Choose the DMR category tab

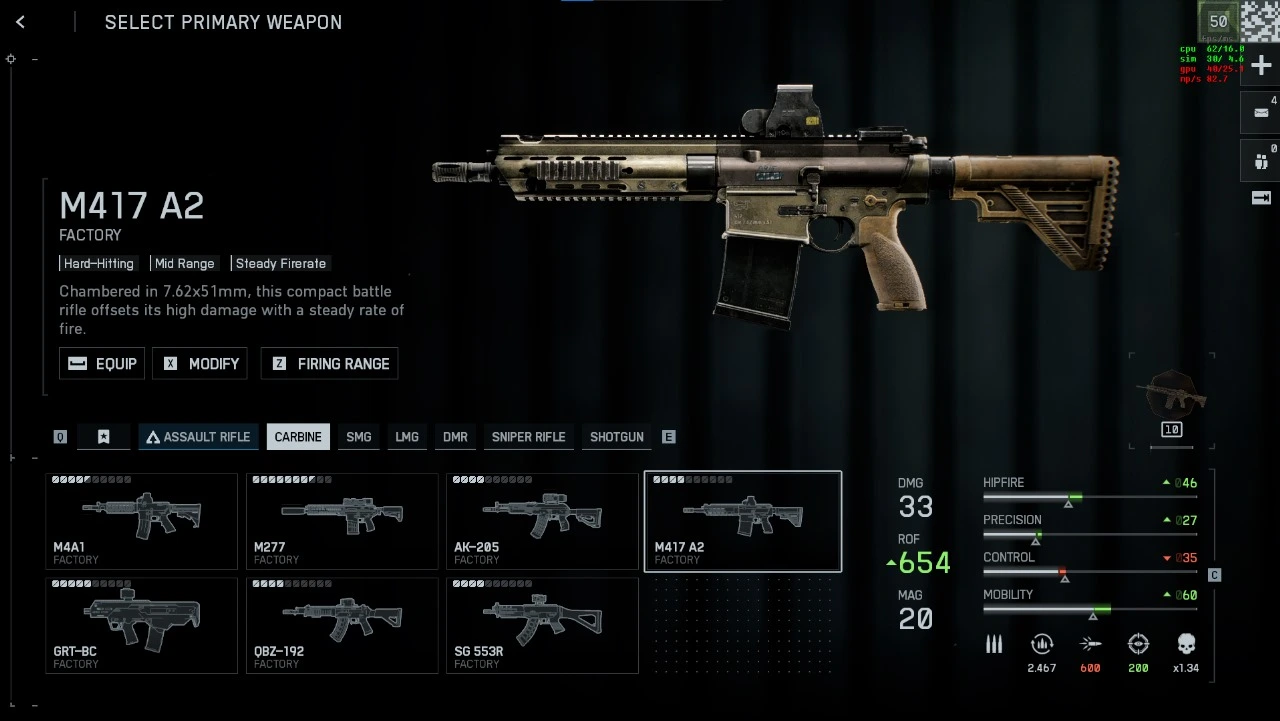[455, 437]
